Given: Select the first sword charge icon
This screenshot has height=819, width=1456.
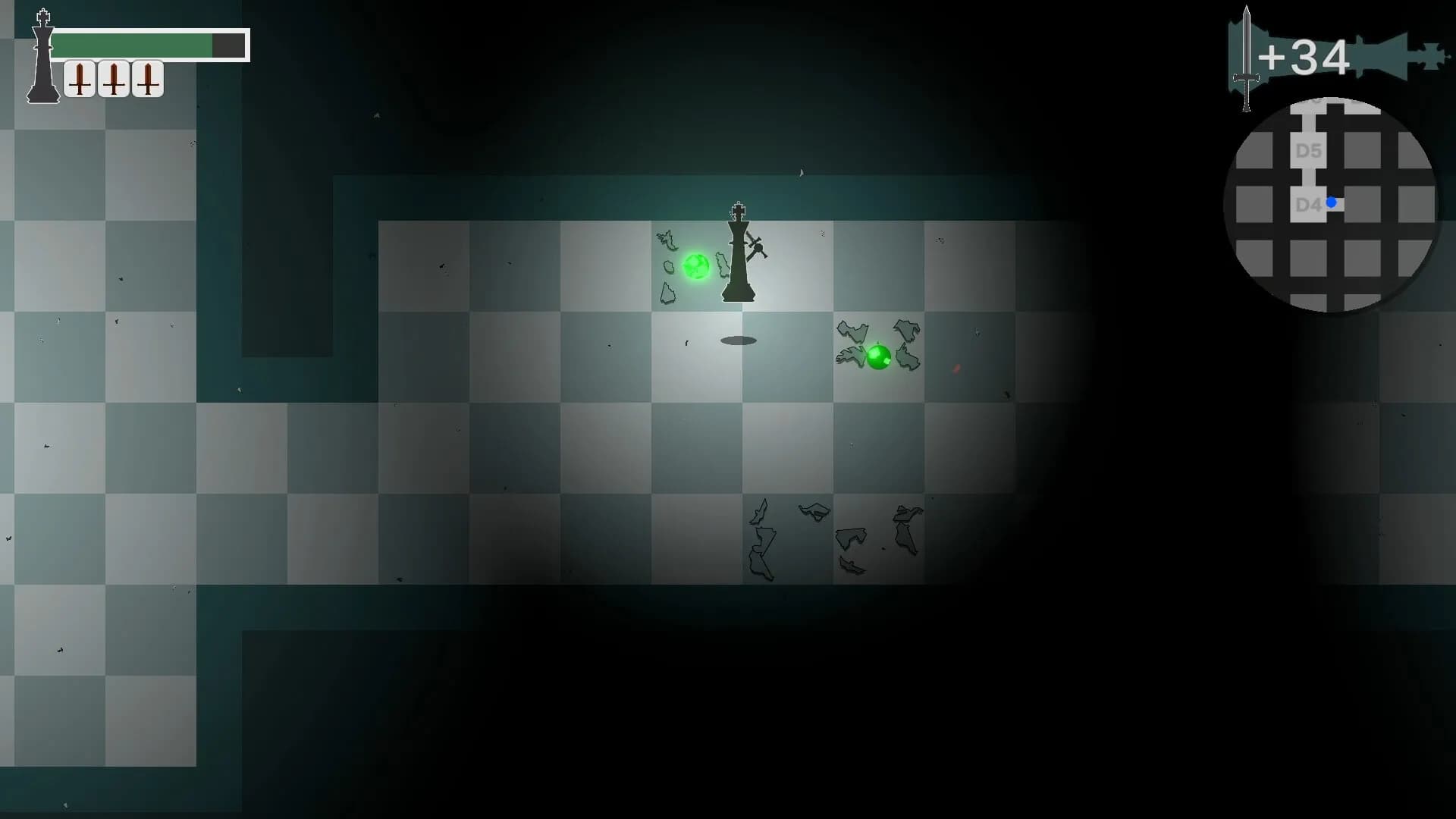Looking at the screenshot, I should 80,78.
